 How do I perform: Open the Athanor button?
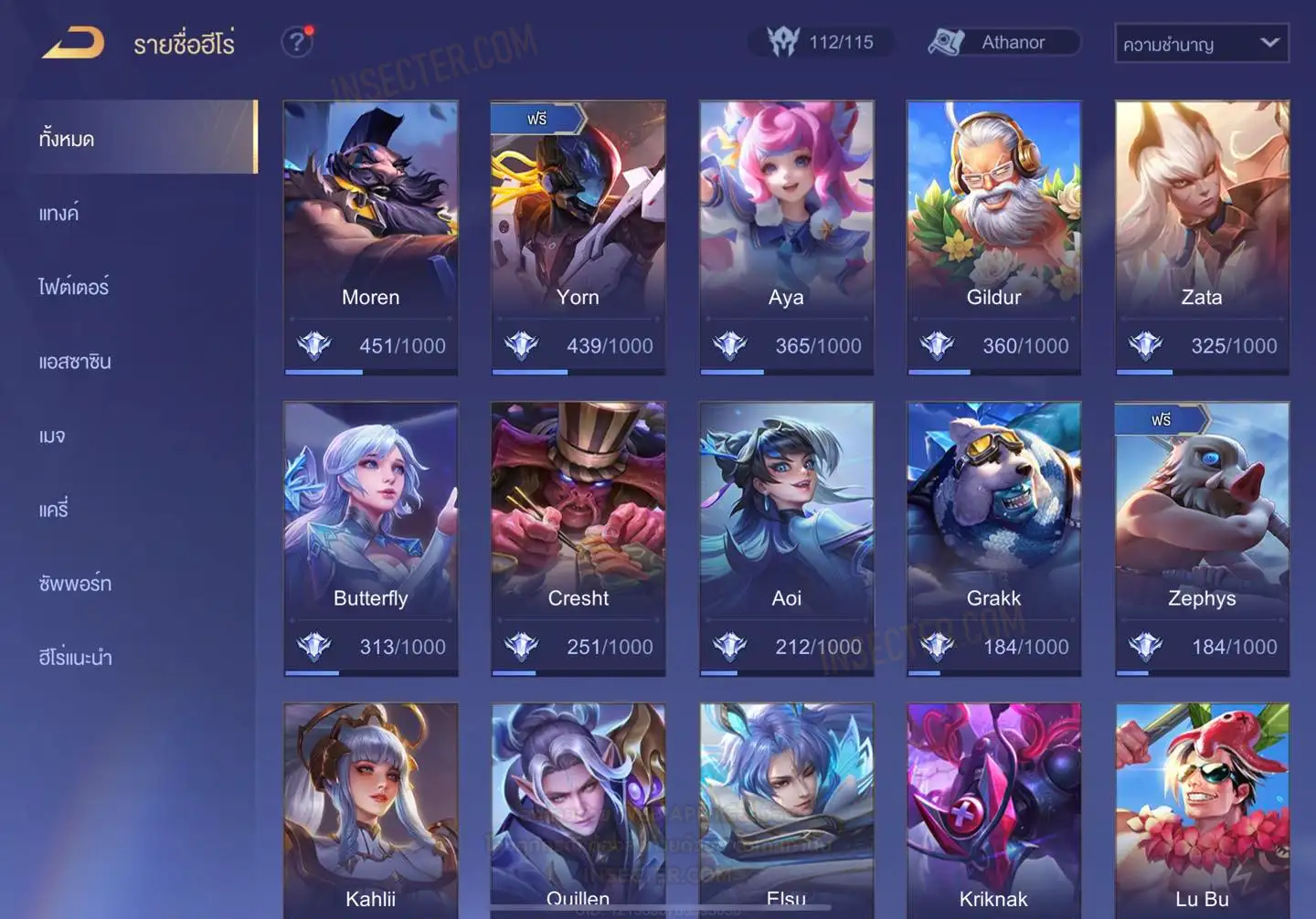1003,42
